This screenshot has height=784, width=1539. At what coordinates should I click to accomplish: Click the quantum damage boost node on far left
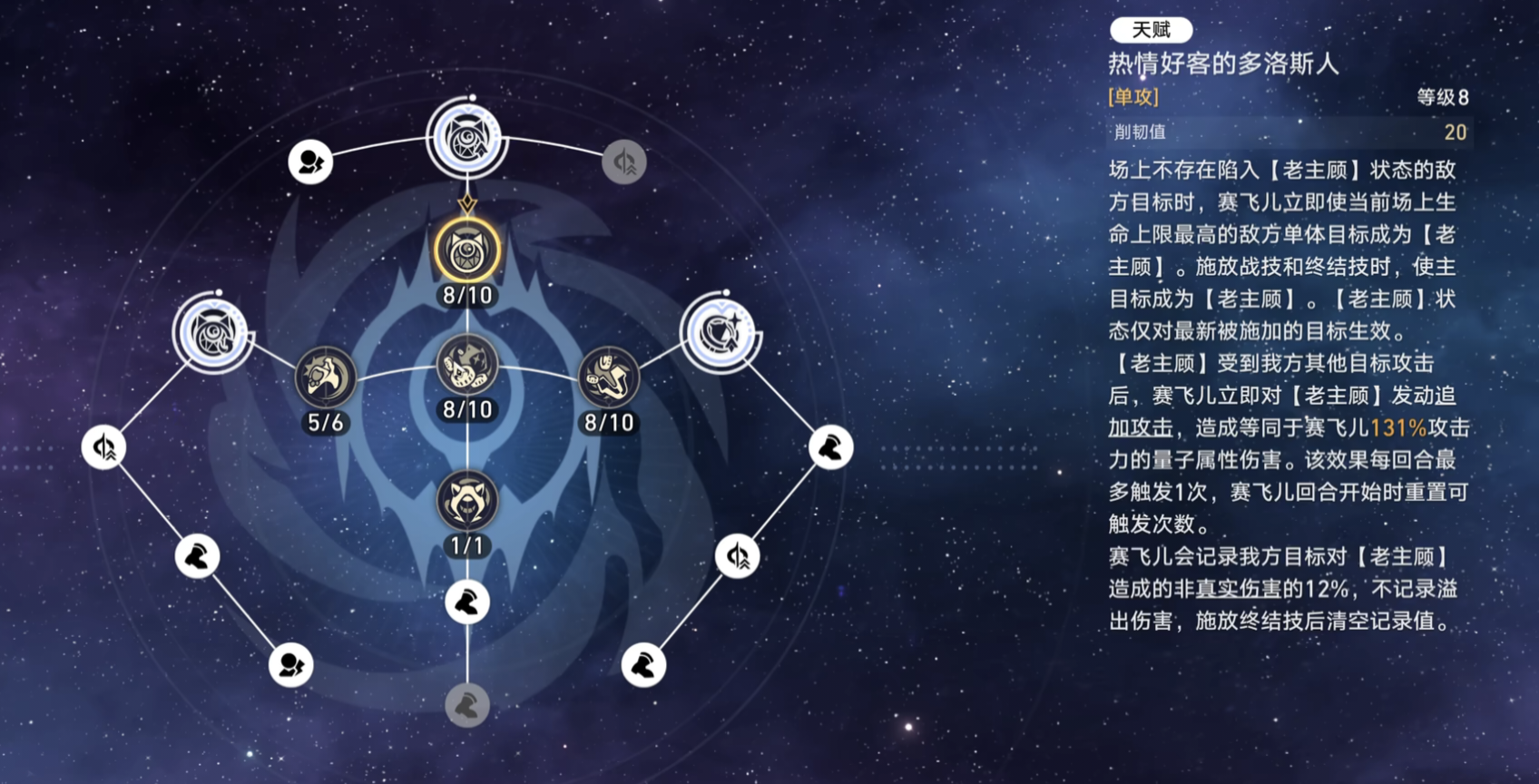(x=104, y=446)
